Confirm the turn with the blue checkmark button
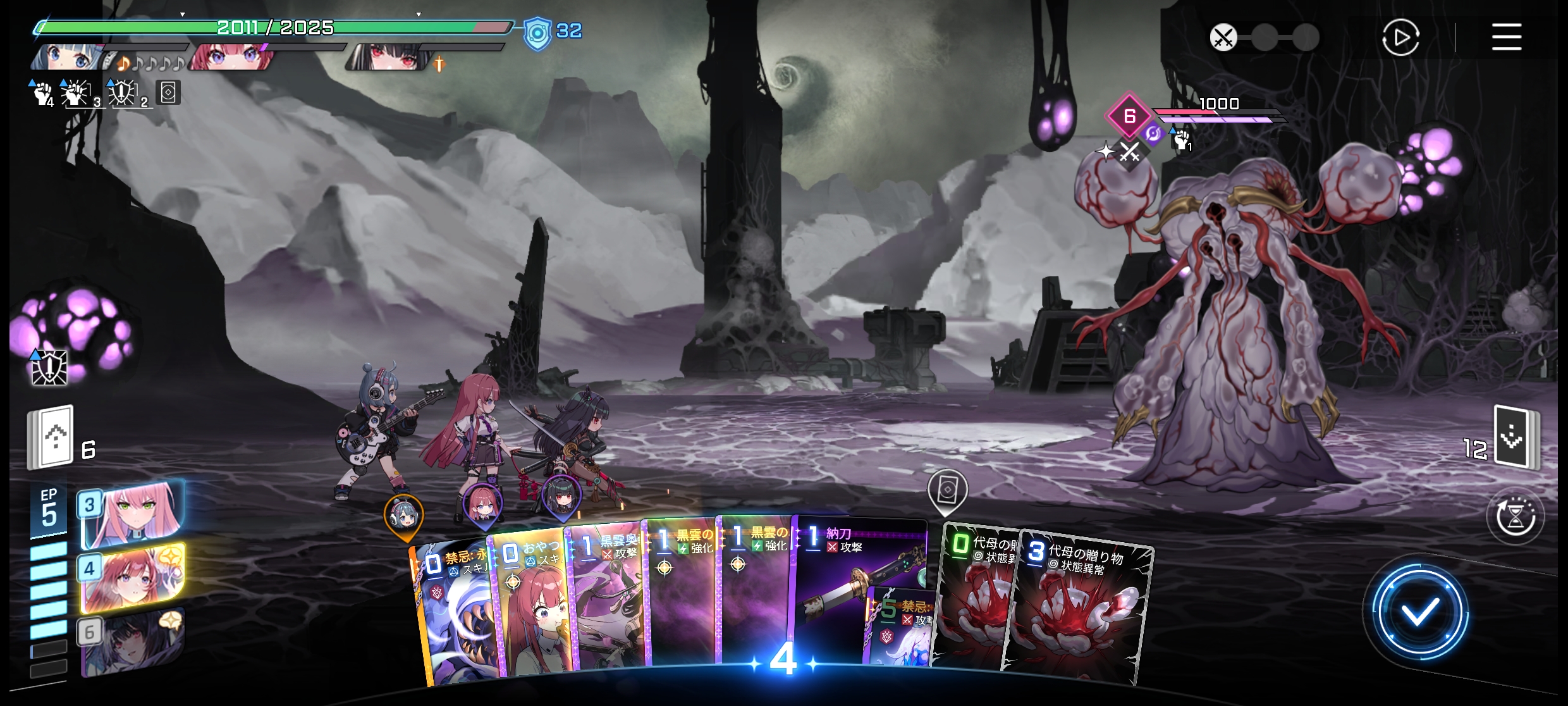The width and height of the screenshot is (1568, 706). click(x=1419, y=611)
